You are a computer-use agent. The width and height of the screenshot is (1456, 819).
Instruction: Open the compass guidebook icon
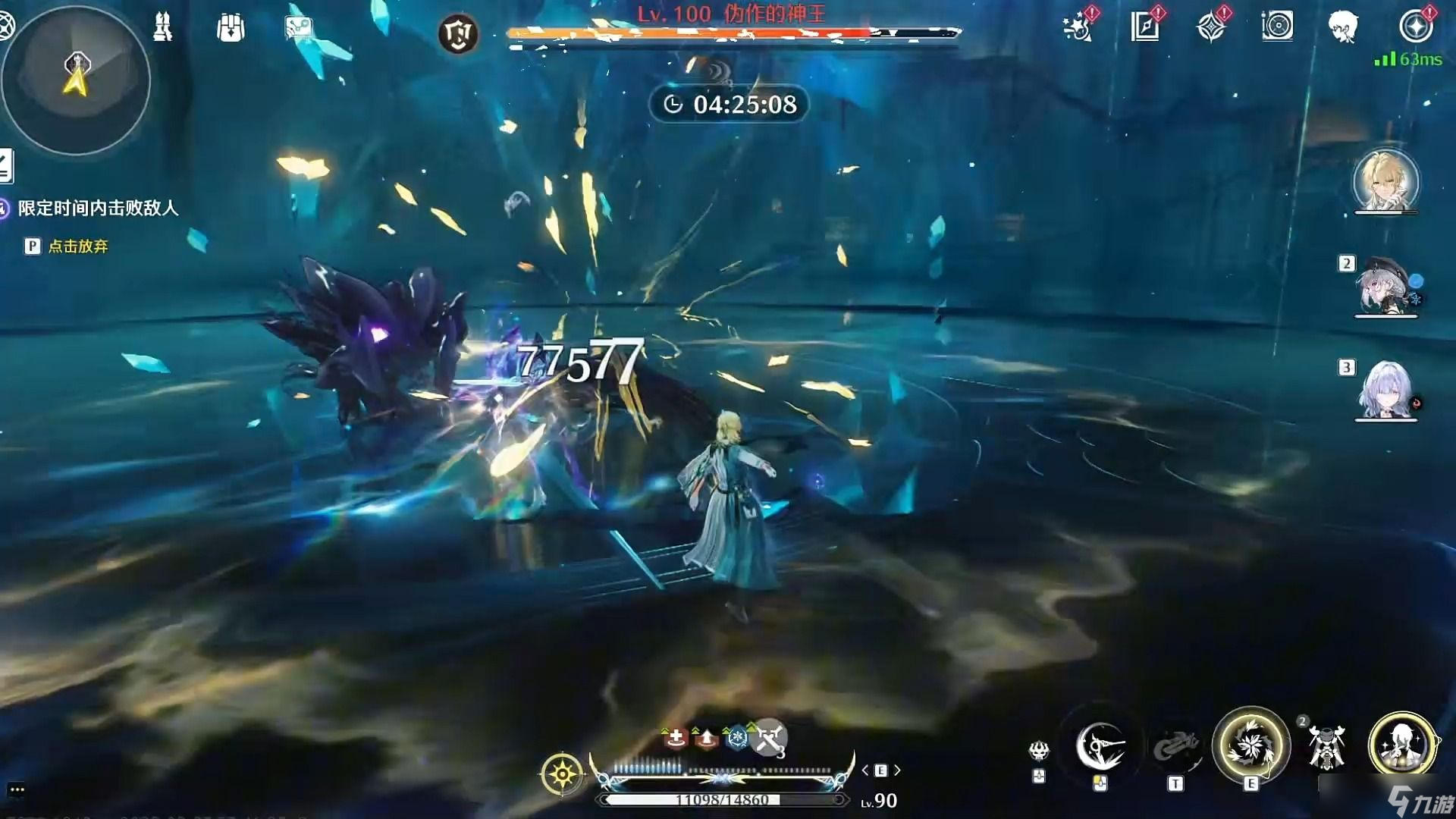pyautogui.click(x=1144, y=27)
